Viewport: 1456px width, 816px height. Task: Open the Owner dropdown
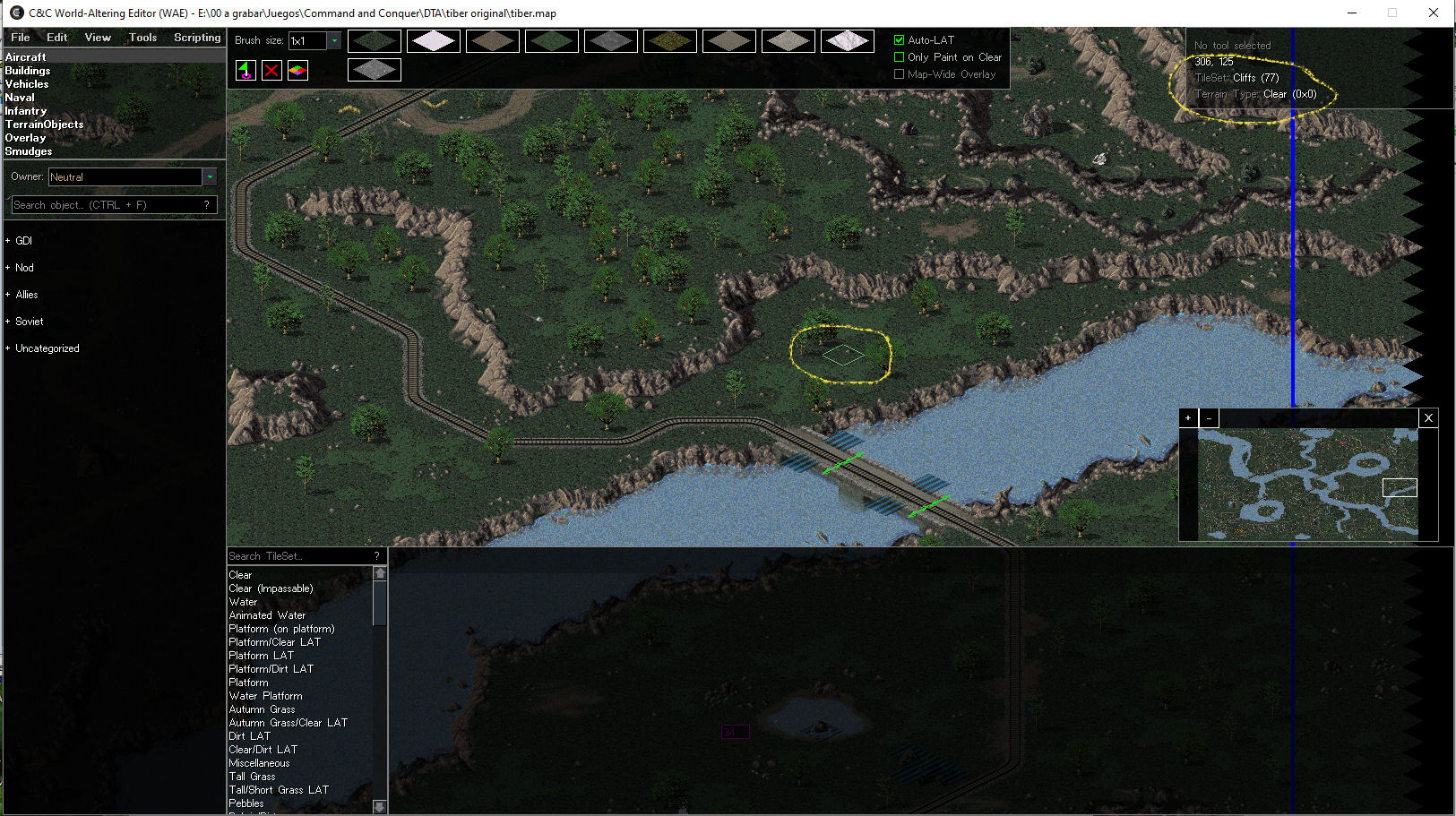pyautogui.click(x=210, y=177)
